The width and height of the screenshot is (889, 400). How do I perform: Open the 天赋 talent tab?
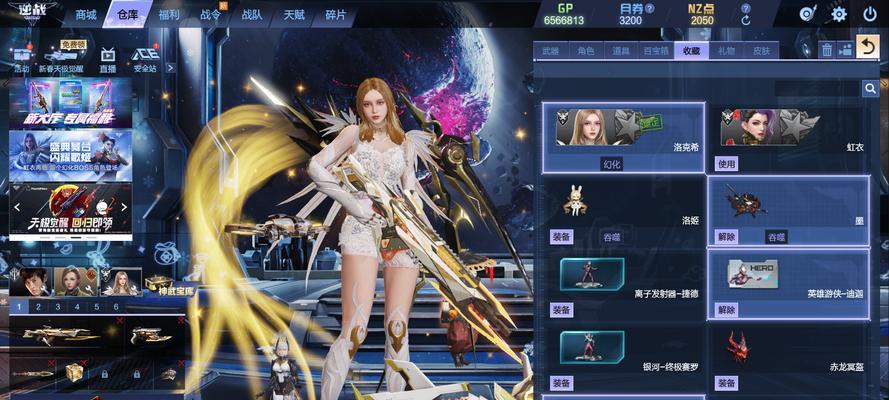(294, 15)
